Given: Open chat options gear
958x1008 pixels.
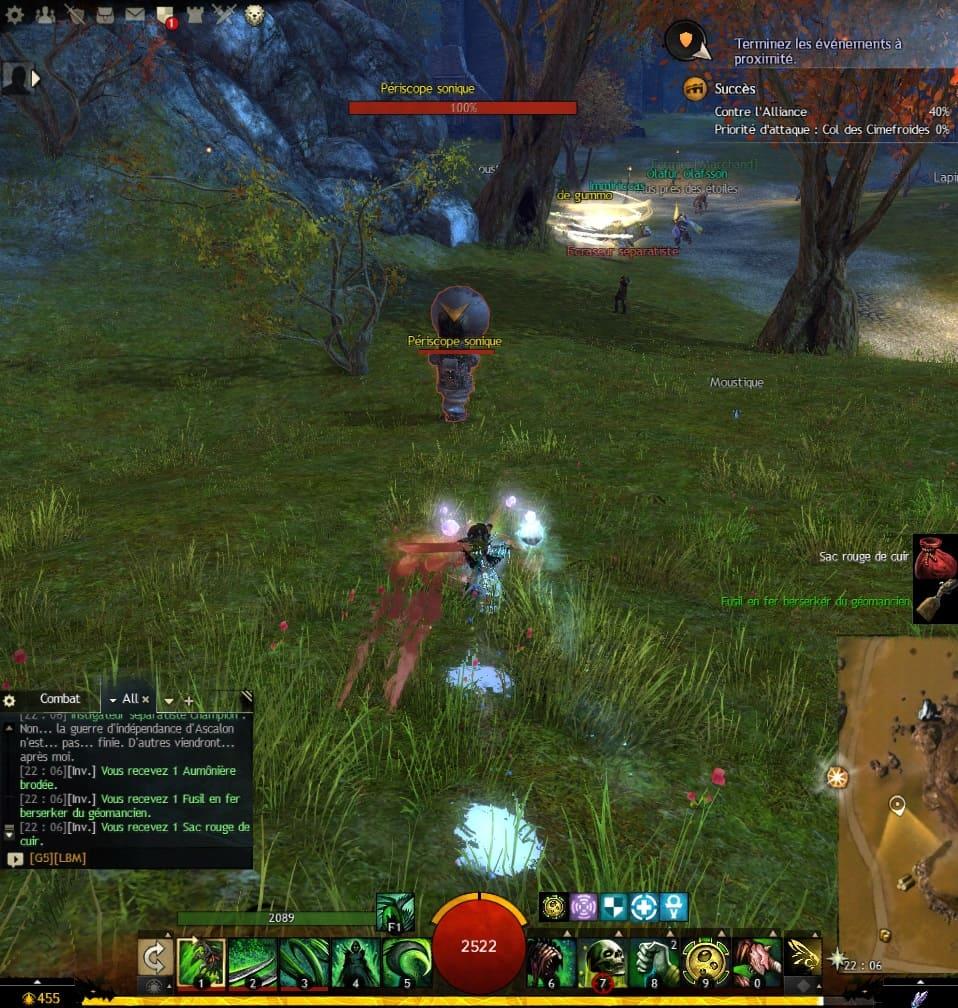Looking at the screenshot, I should click(10, 701).
